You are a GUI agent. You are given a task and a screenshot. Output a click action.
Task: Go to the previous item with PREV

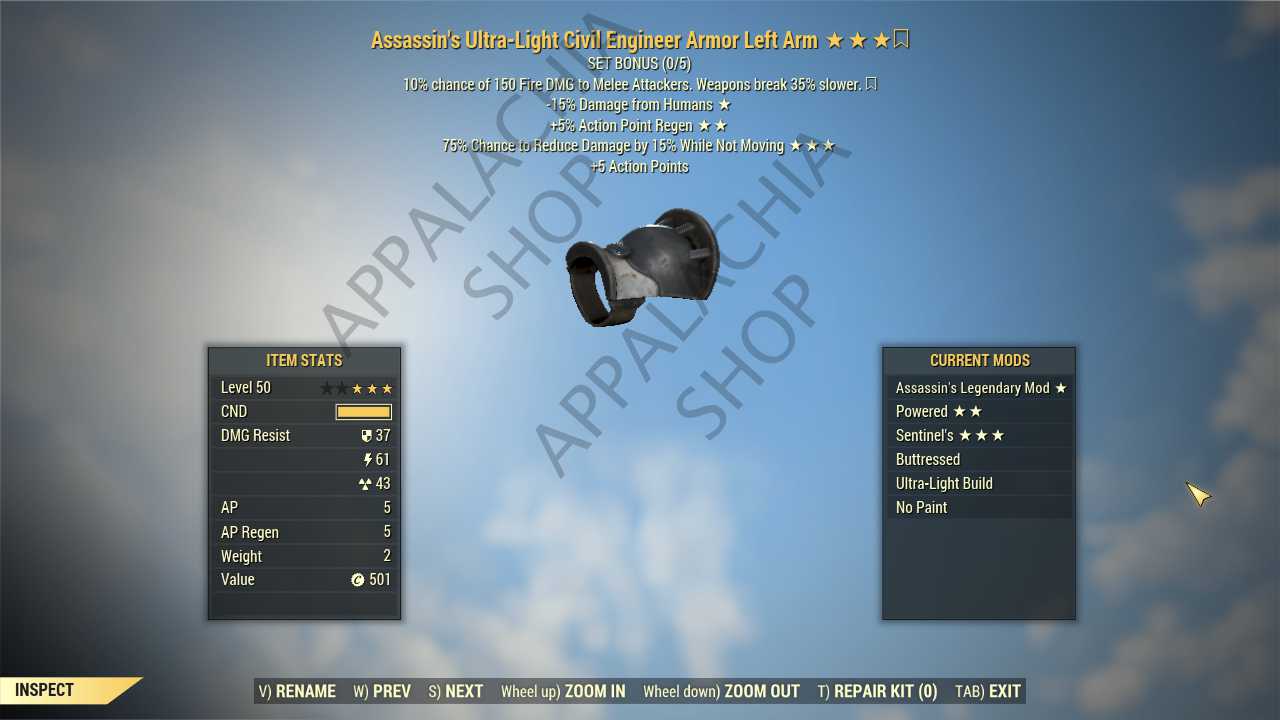(x=382, y=691)
